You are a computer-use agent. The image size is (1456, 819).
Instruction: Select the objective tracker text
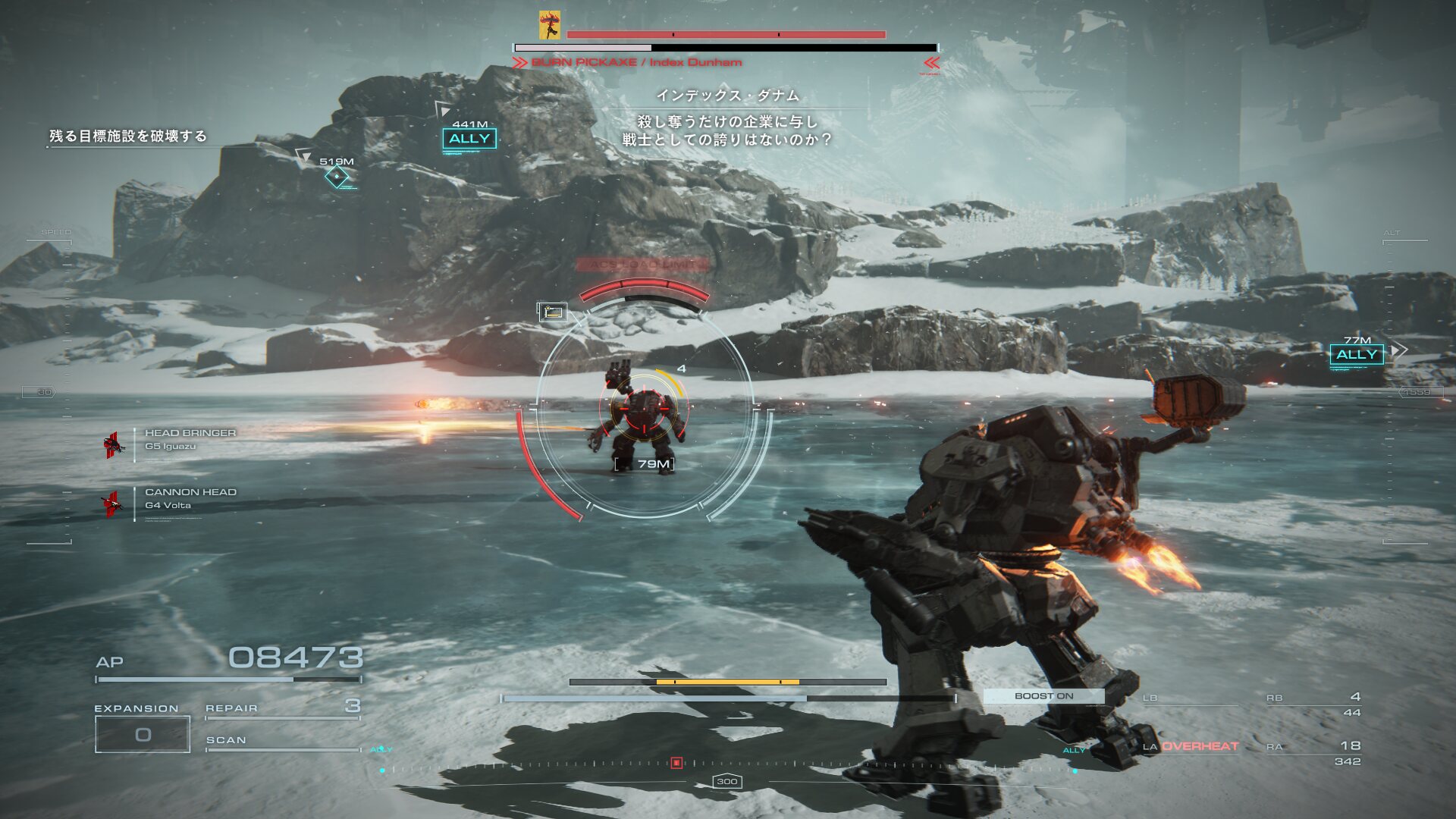pyautogui.click(x=128, y=136)
